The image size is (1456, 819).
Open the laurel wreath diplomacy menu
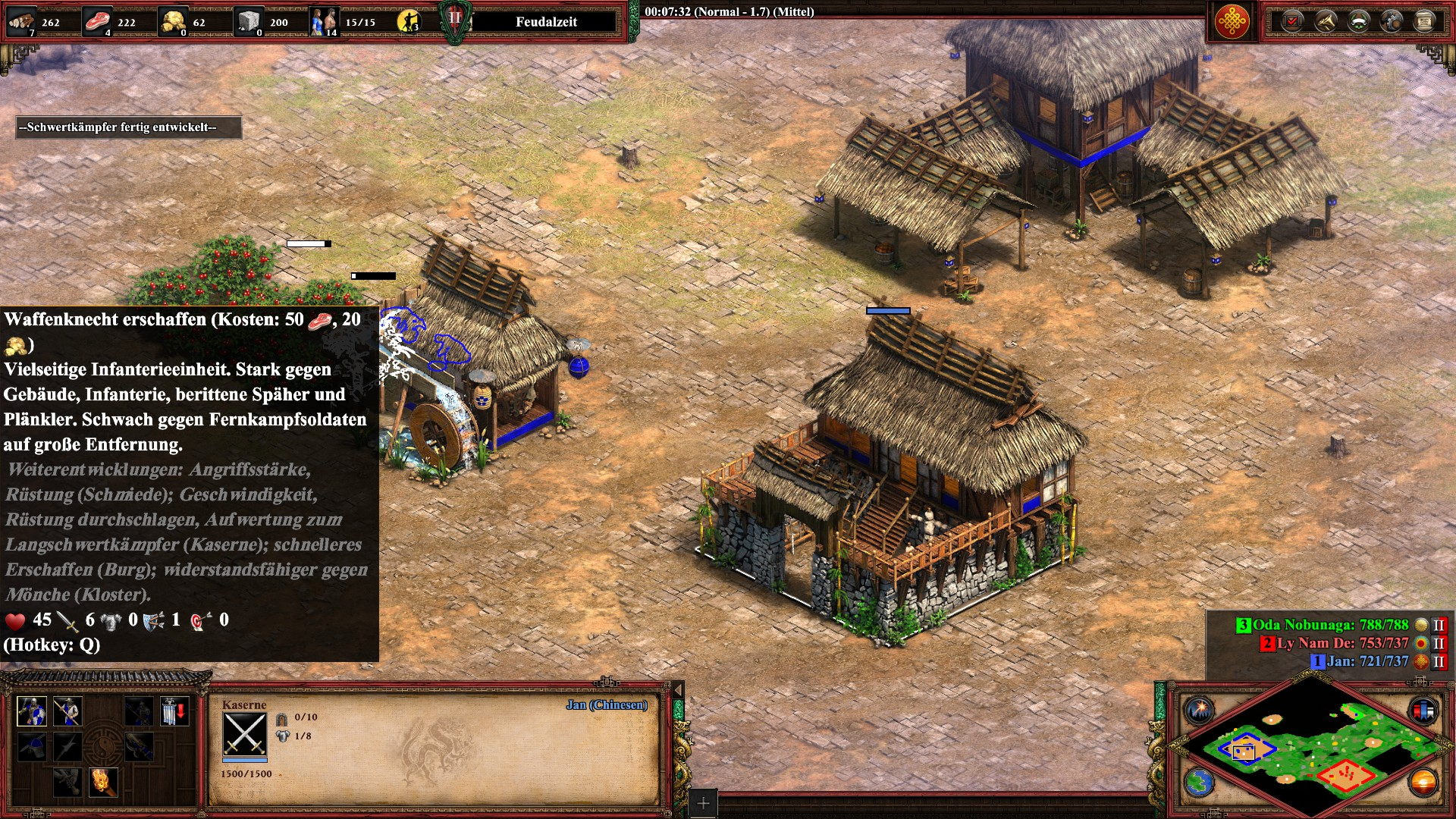tap(1358, 21)
